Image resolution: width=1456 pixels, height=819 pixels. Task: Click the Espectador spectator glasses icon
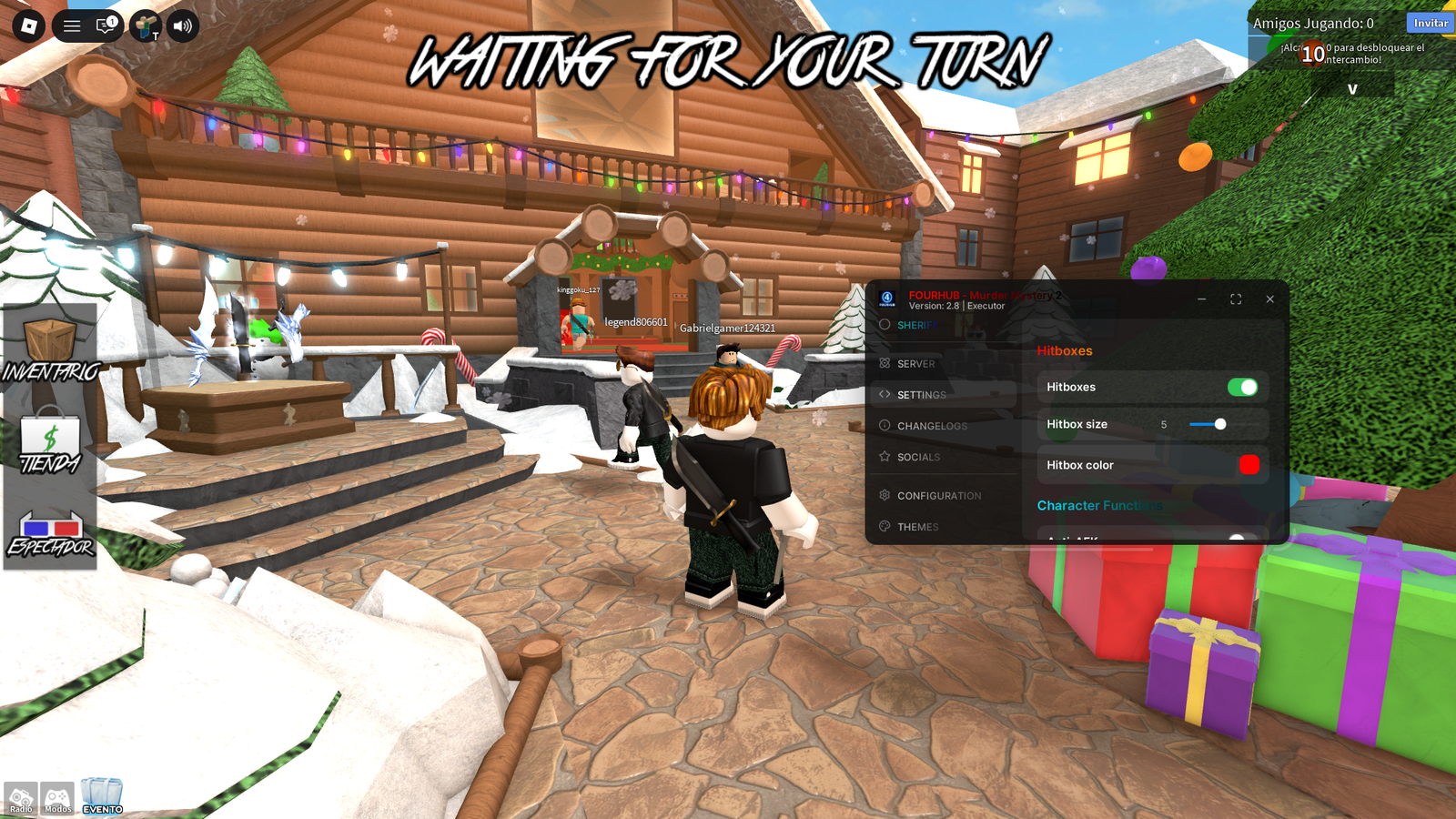[x=50, y=526]
